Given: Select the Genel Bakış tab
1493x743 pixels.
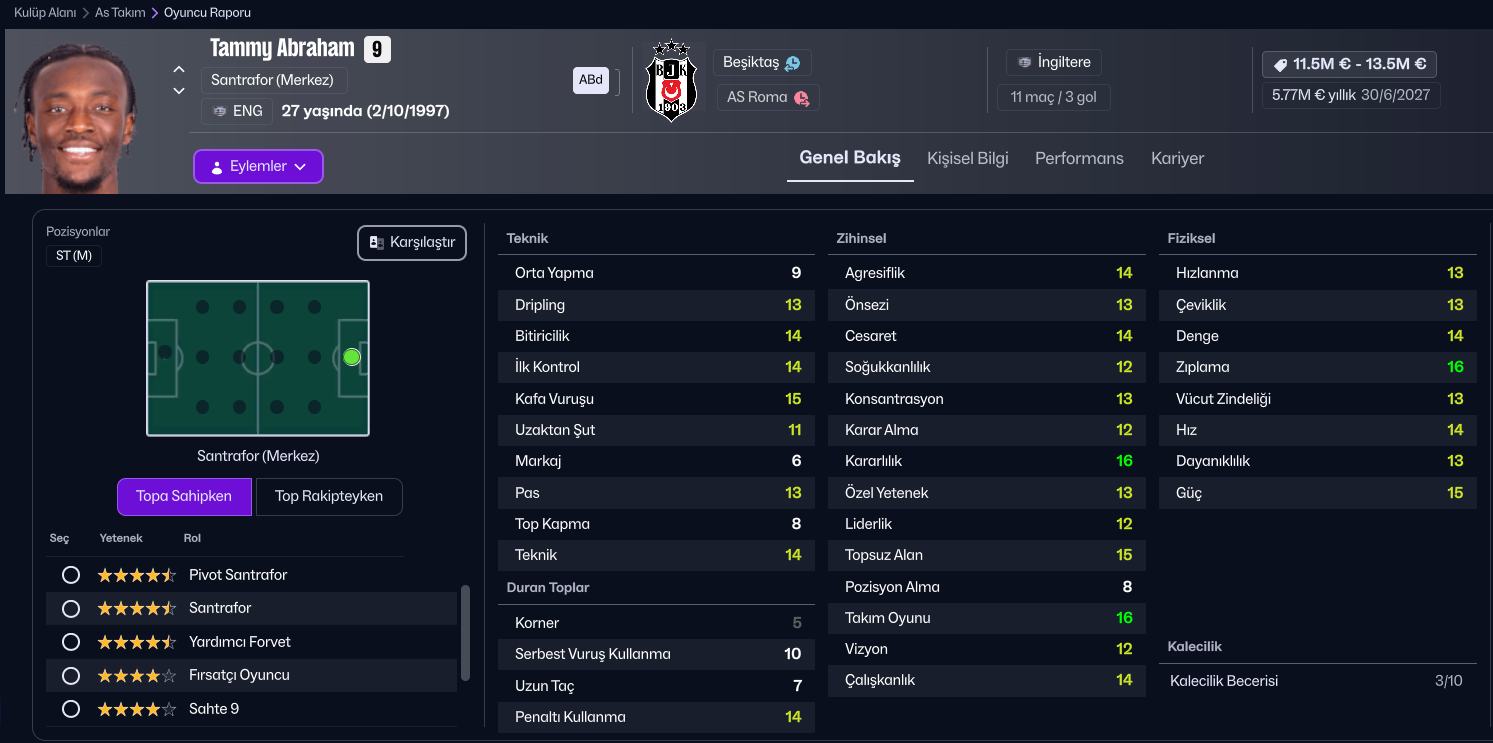Looking at the screenshot, I should click(850, 158).
